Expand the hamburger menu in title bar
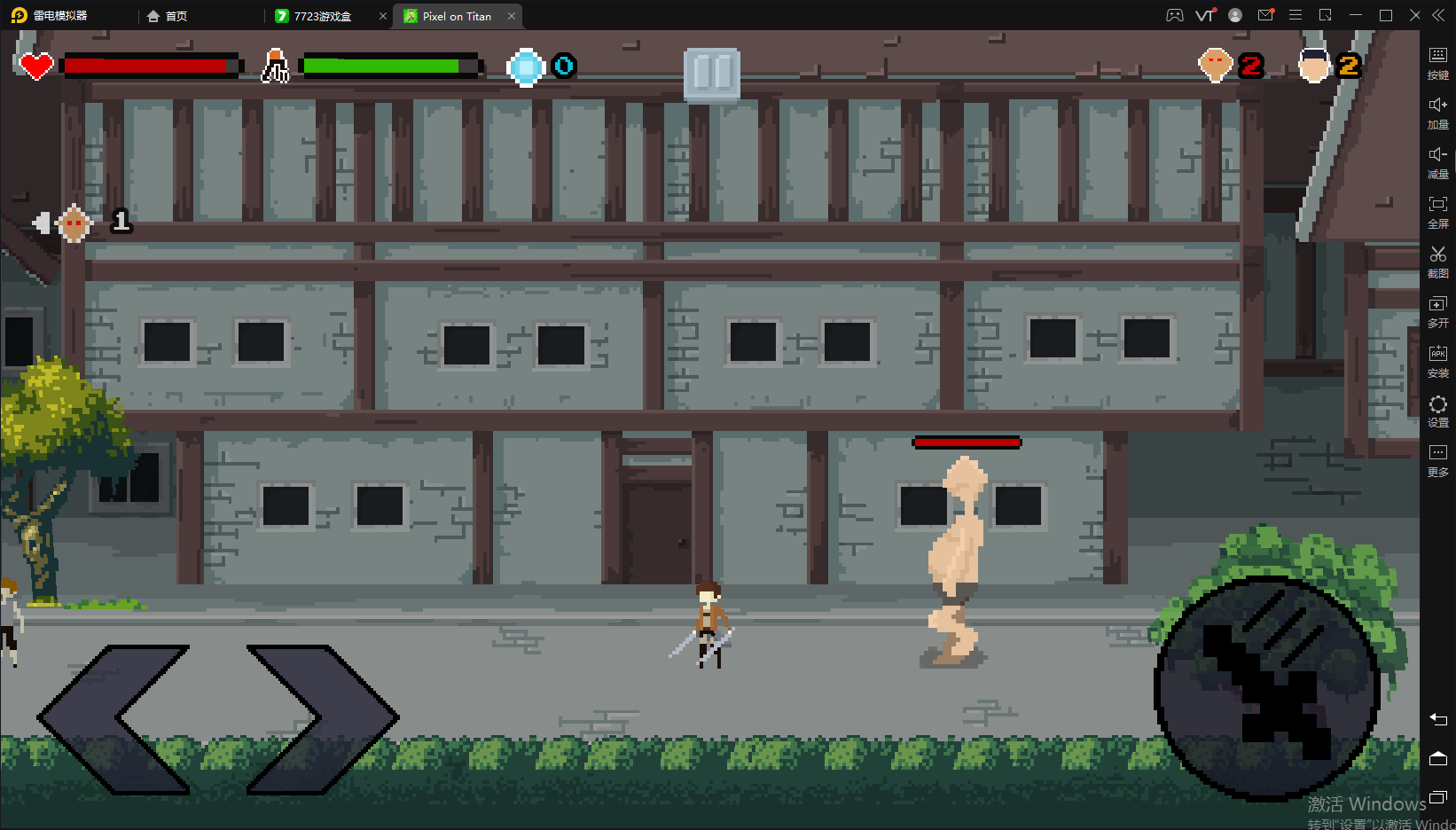1456x830 pixels. tap(1296, 14)
